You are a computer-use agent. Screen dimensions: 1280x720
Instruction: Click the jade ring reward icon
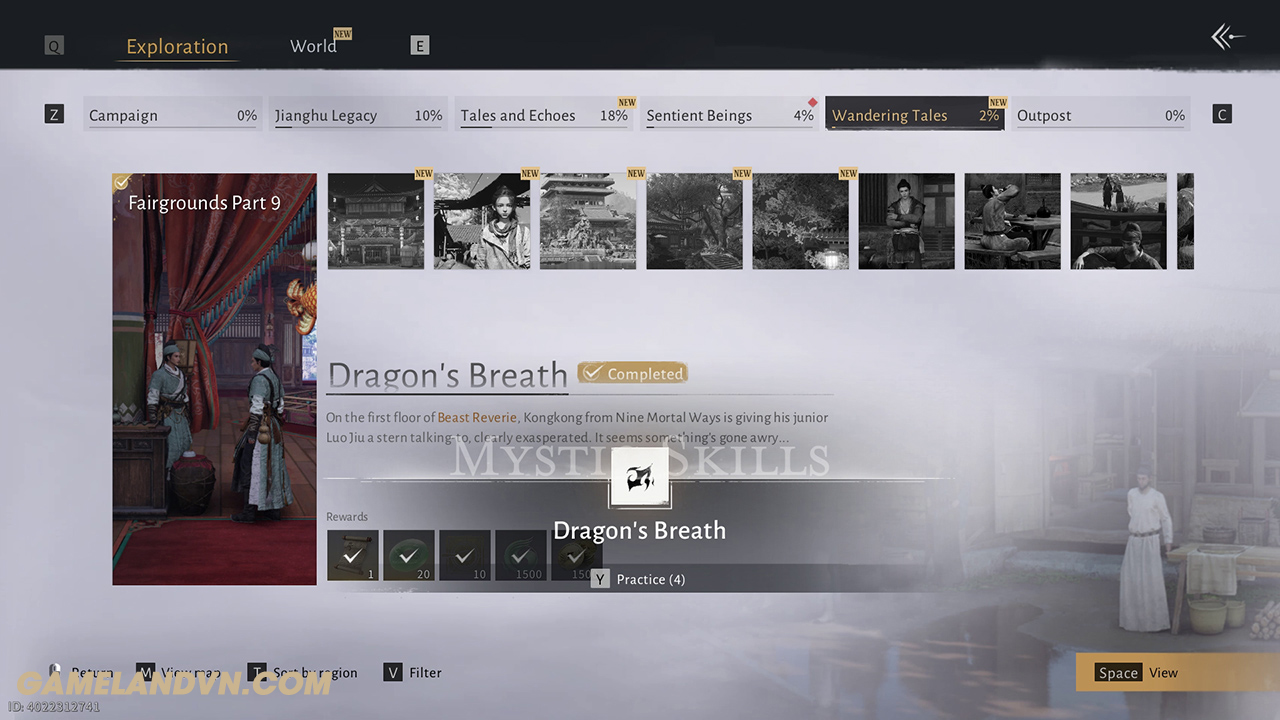click(408, 555)
